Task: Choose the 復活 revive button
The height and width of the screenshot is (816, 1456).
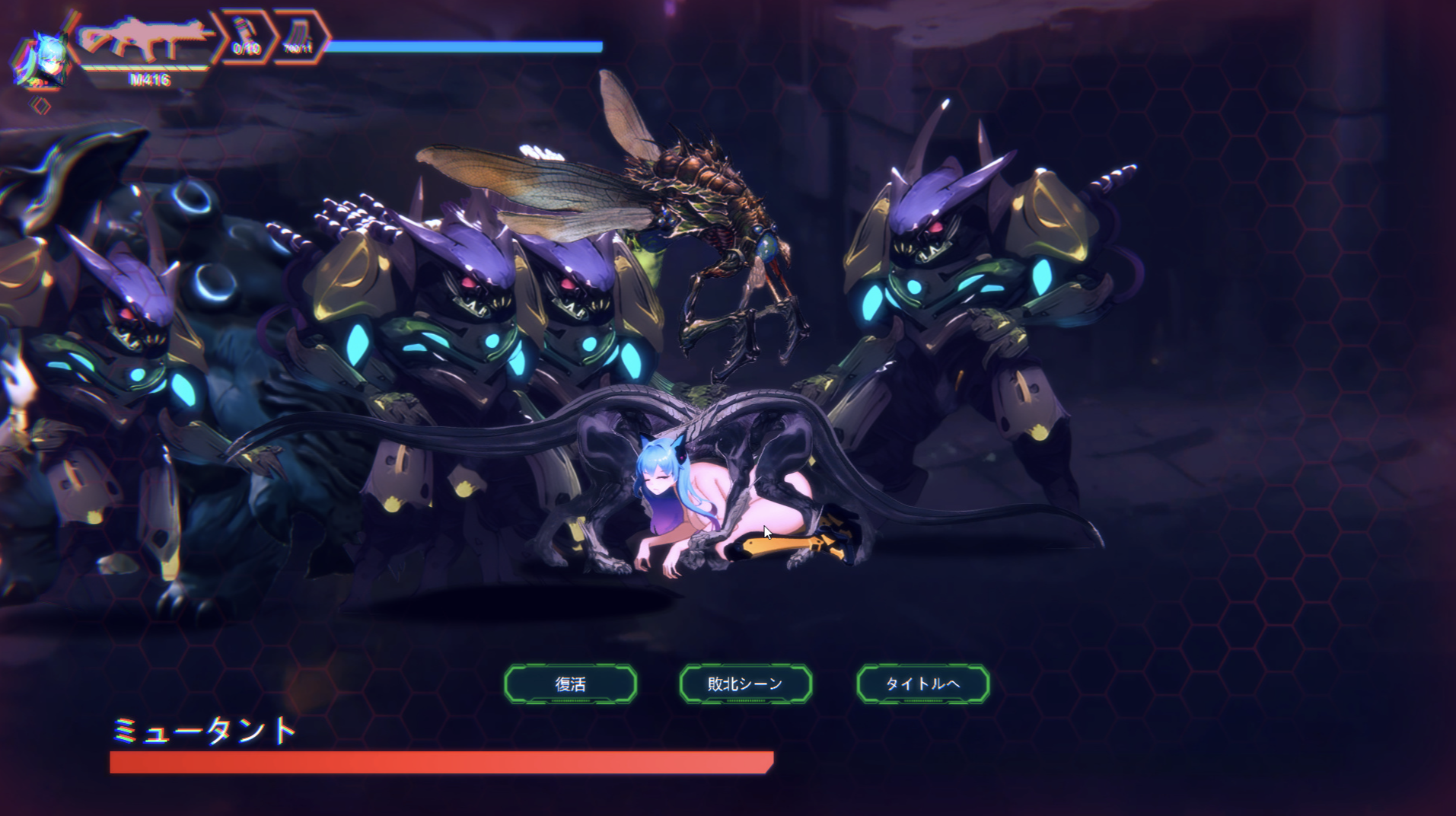Action: click(x=570, y=684)
